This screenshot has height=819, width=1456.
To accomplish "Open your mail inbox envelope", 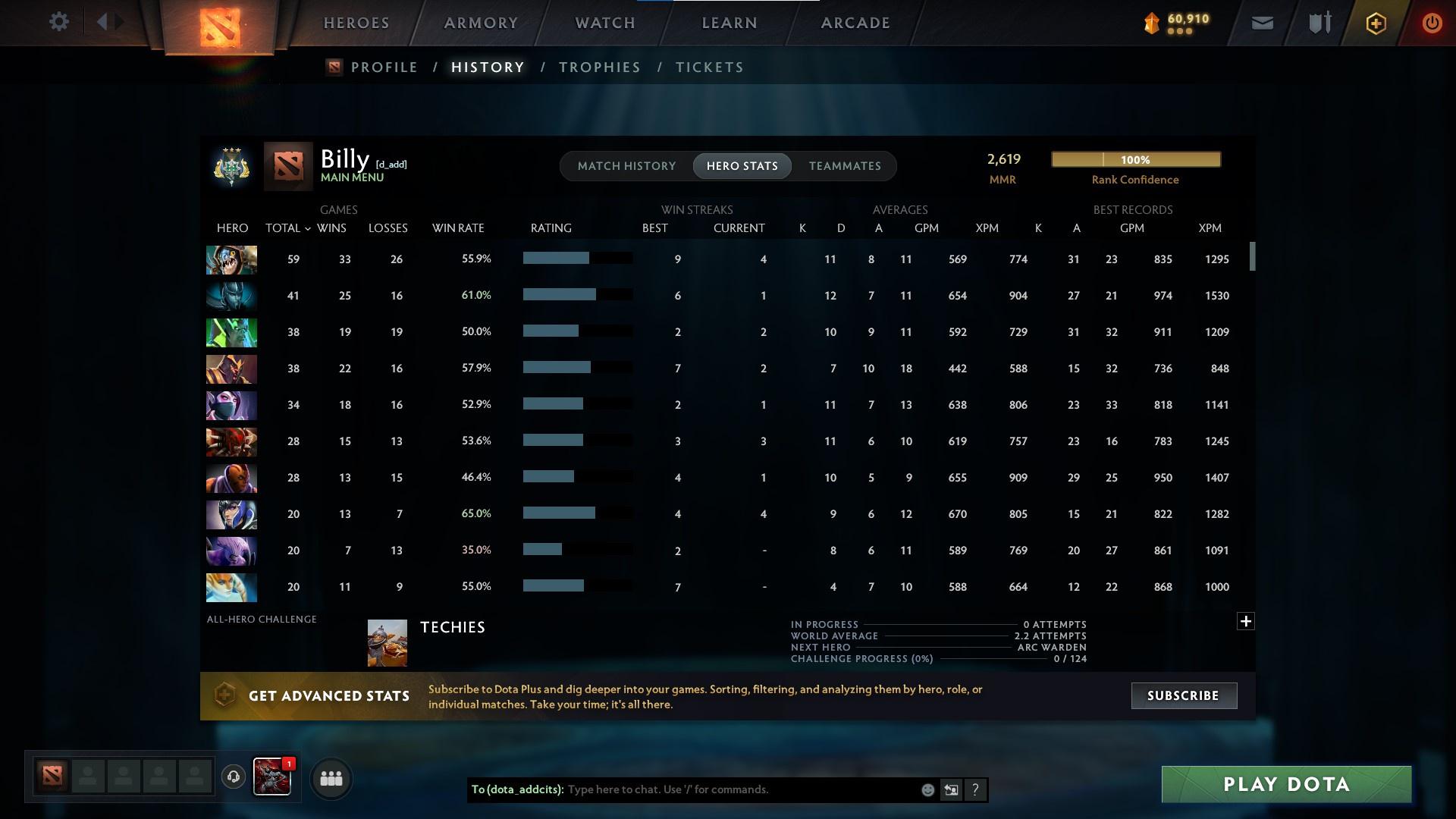I will pyautogui.click(x=1261, y=23).
